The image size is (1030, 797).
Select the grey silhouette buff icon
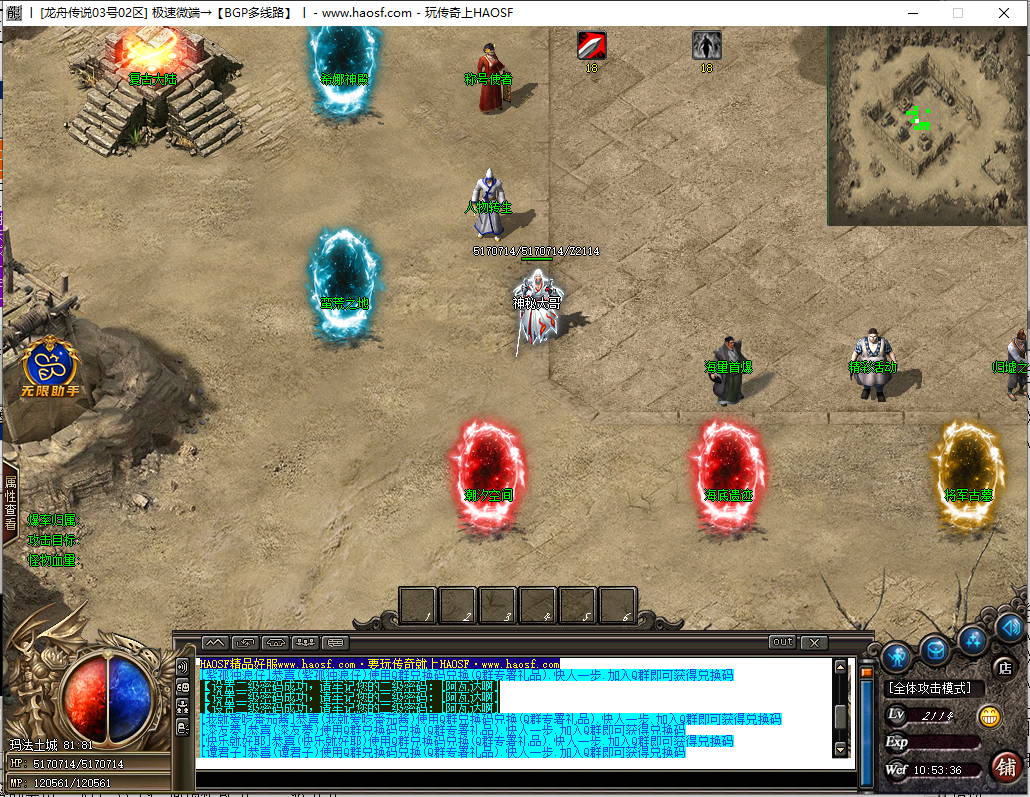pos(707,45)
